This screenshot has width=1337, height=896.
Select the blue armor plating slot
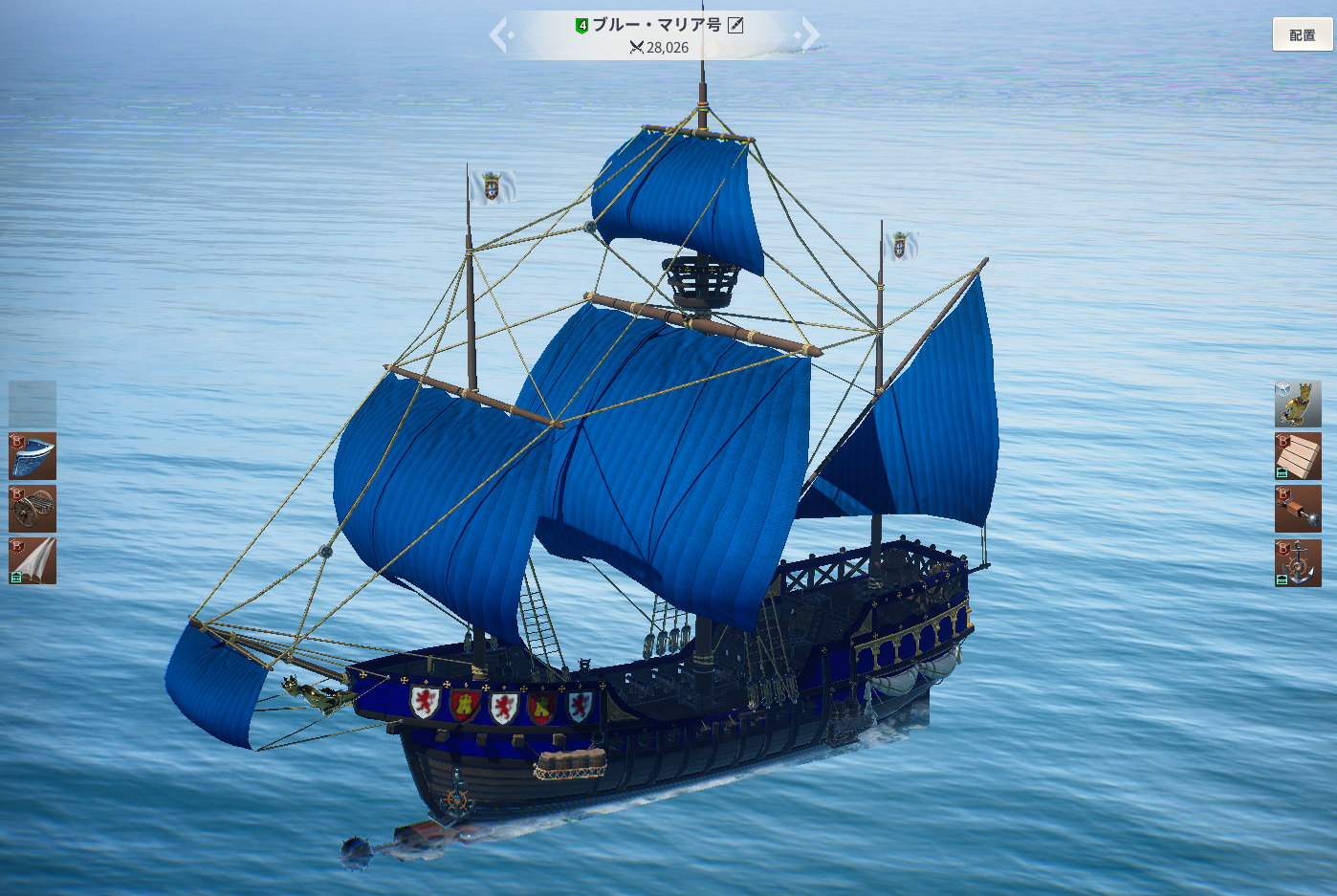coord(33,456)
